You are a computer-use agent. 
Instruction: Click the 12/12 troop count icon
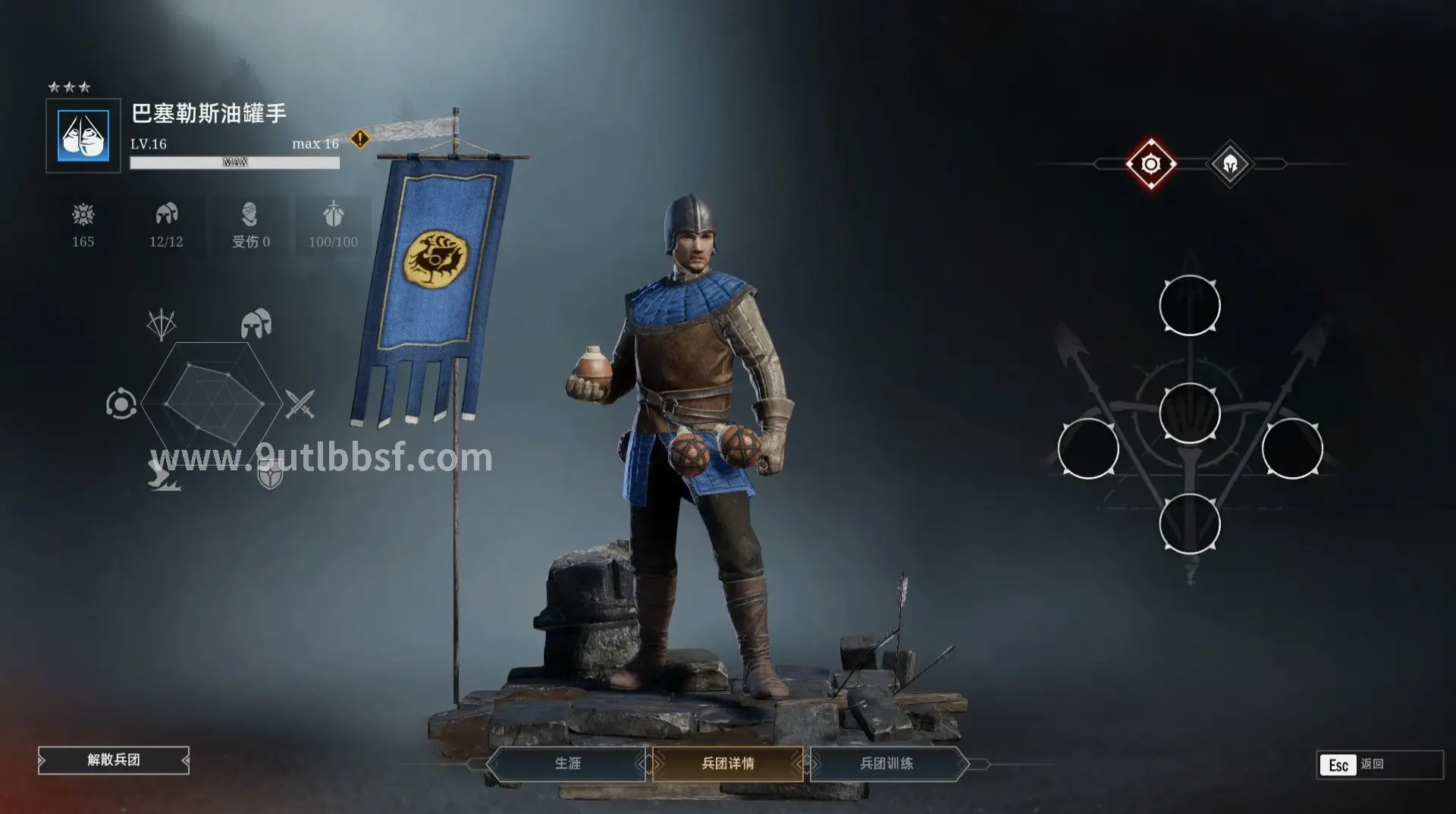pyautogui.click(x=166, y=215)
